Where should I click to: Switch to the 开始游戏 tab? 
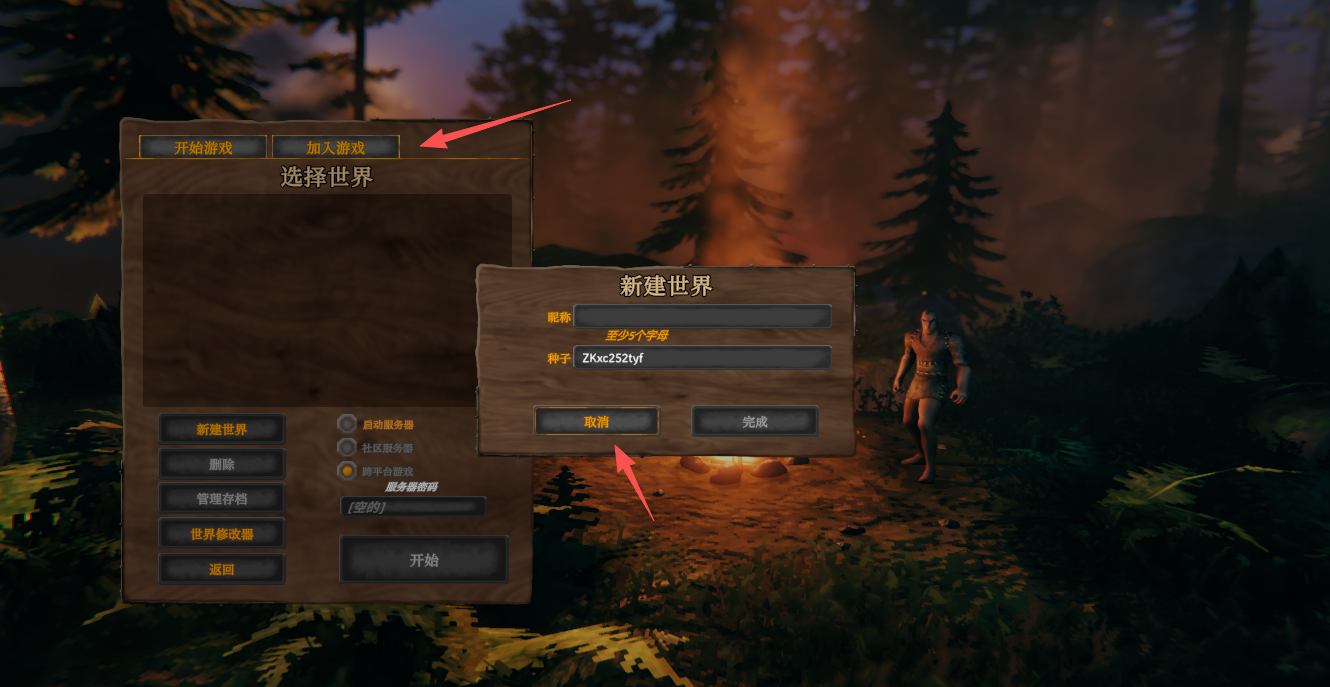[203, 147]
